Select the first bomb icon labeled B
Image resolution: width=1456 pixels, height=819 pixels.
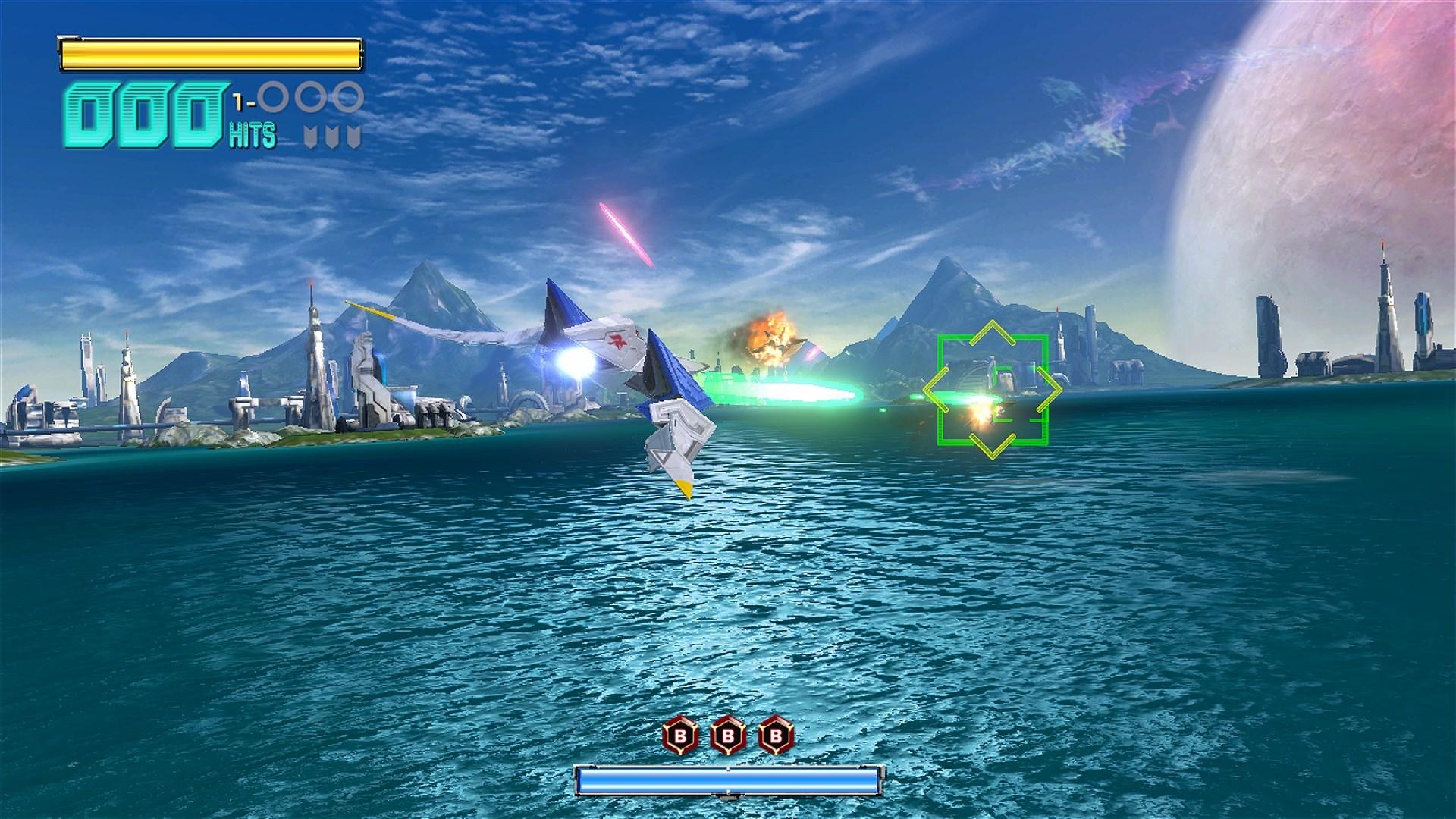pos(679,734)
